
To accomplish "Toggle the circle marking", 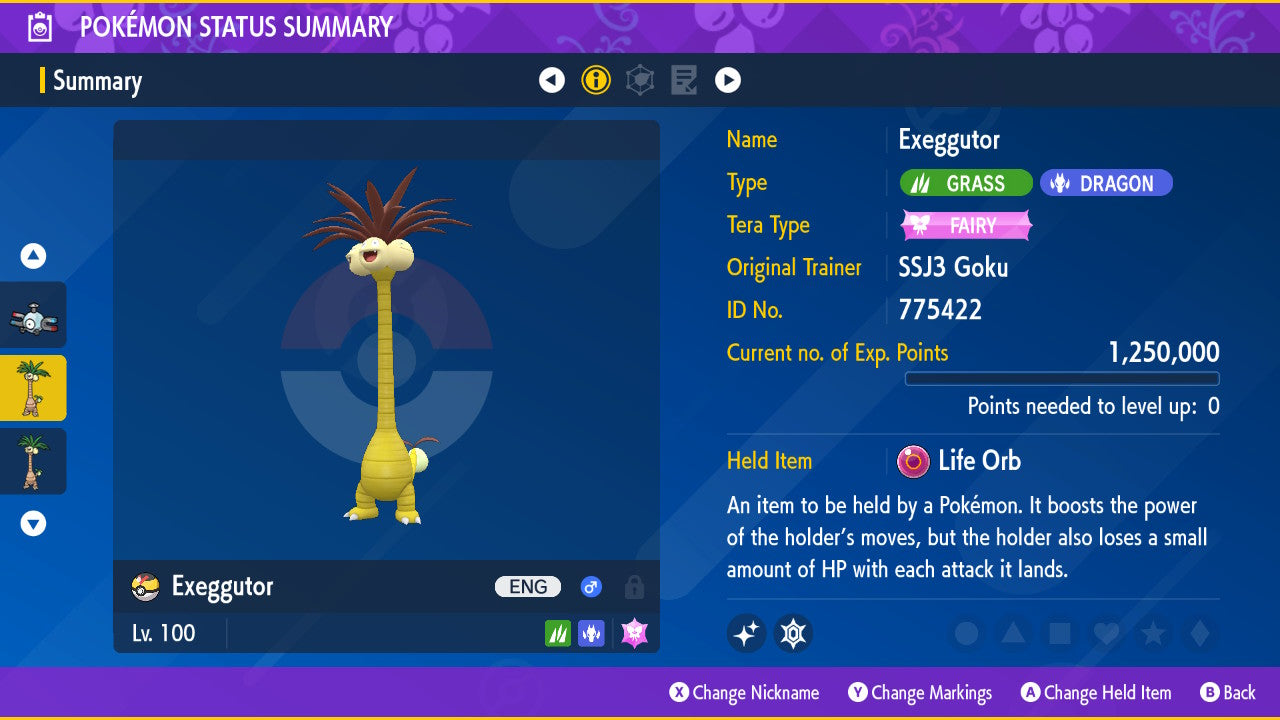I will (966, 633).
